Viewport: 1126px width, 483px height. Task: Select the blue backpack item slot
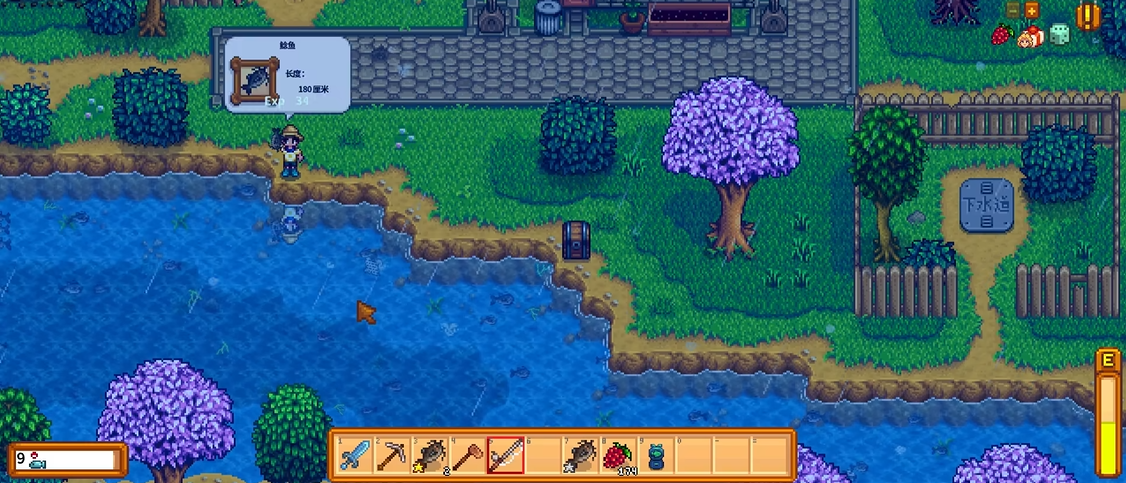(x=656, y=456)
